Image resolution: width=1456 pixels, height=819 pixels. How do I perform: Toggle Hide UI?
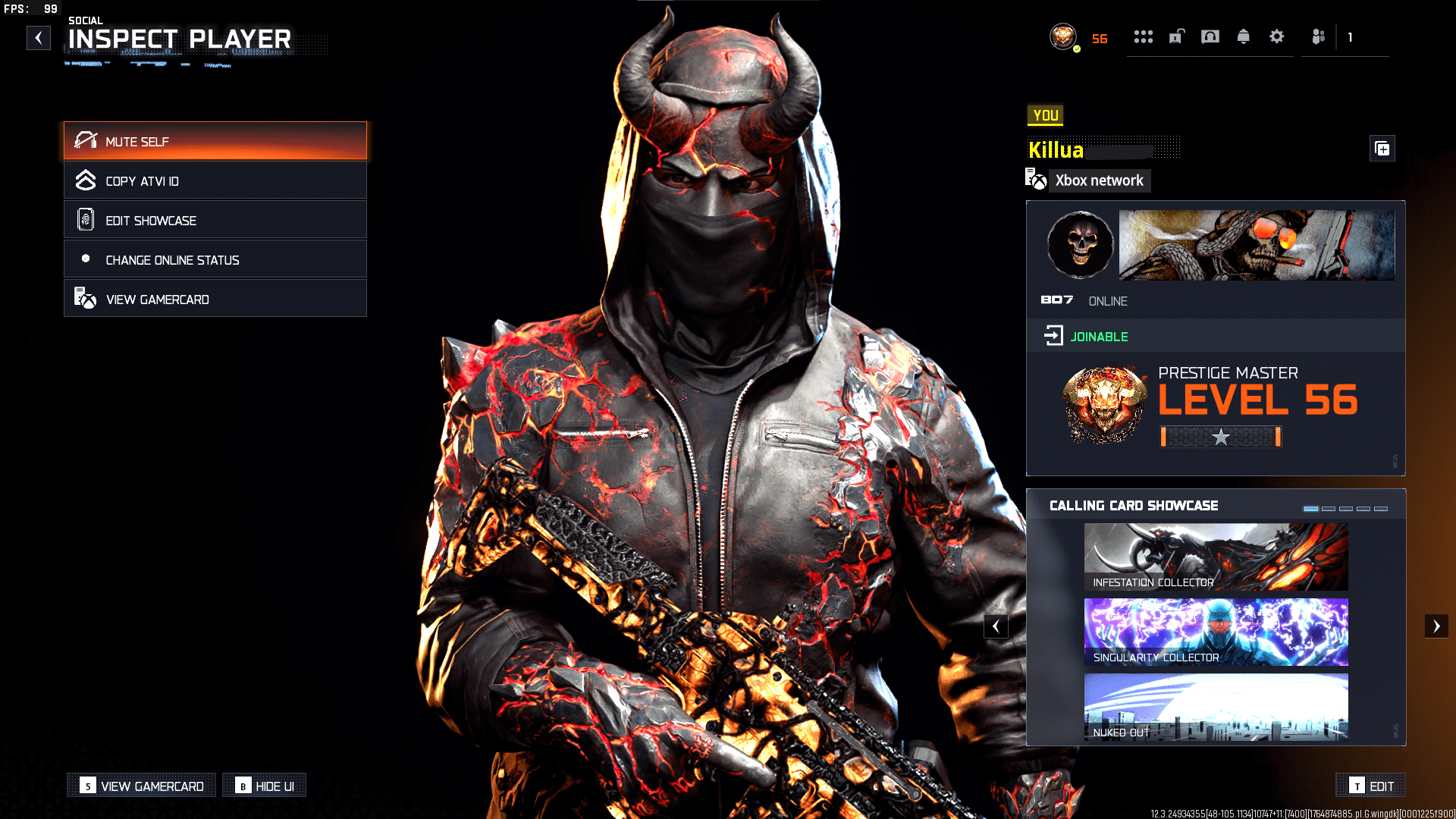265,786
